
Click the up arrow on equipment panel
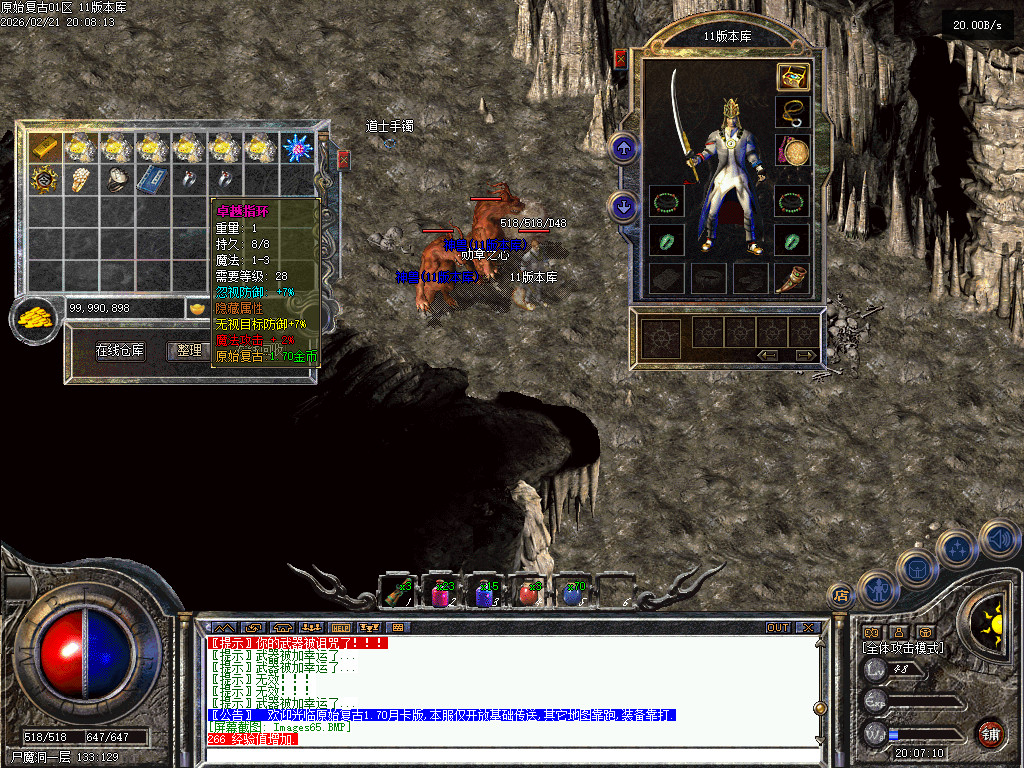(624, 149)
